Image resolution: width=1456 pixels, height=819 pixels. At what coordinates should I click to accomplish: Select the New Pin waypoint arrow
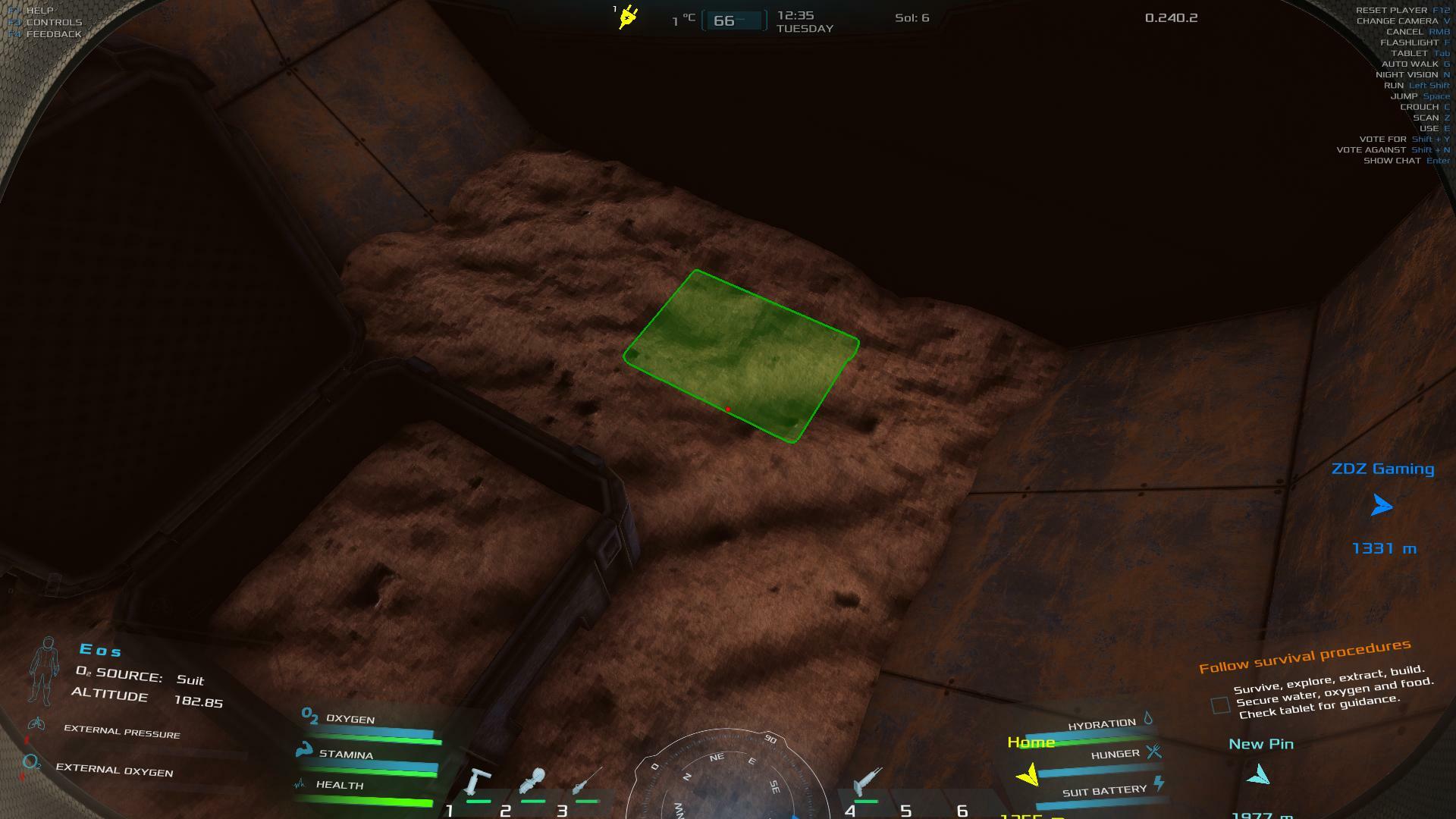point(1259,775)
